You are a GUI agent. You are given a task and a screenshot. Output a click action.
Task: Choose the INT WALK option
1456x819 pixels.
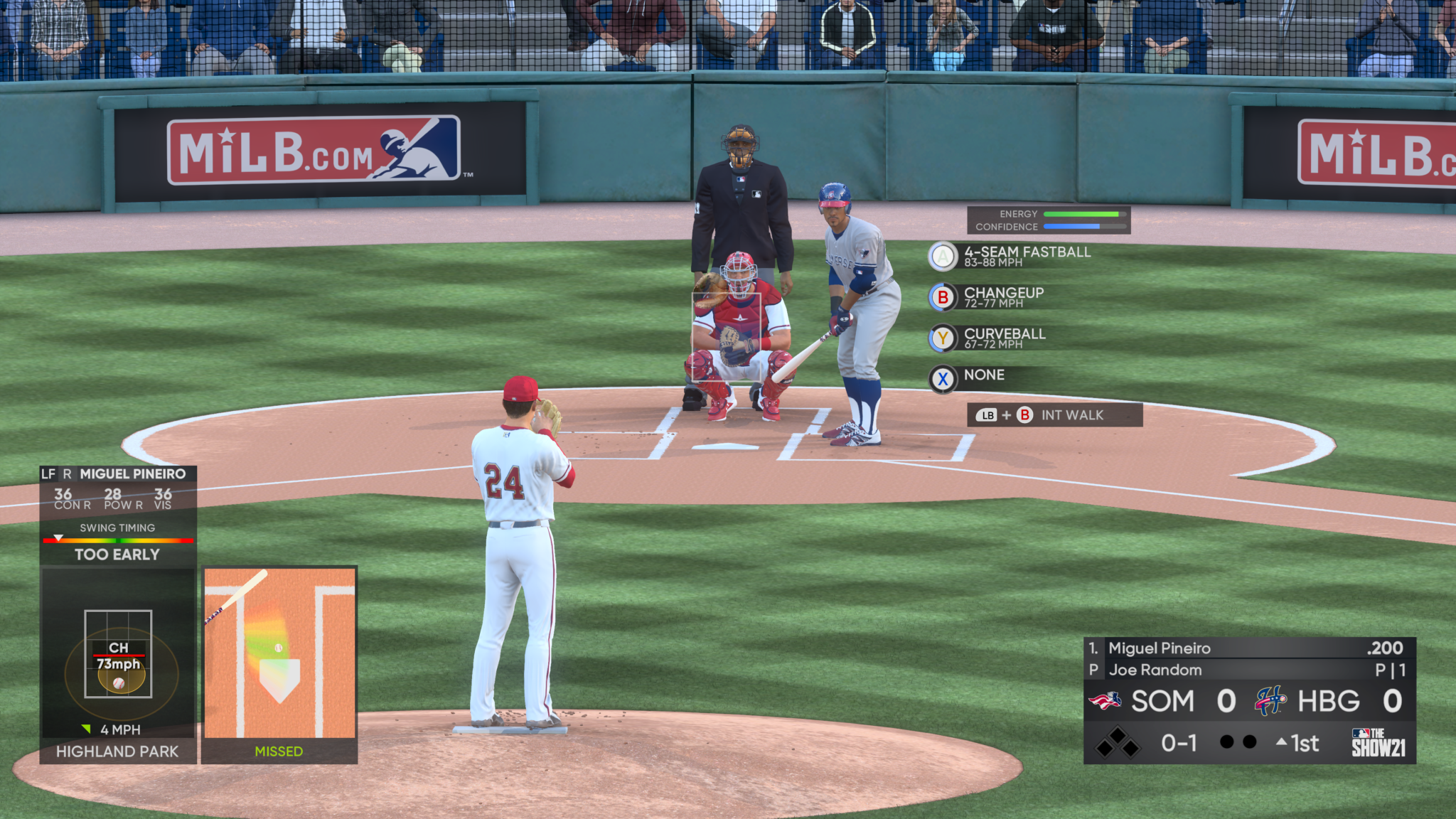(x=1054, y=415)
